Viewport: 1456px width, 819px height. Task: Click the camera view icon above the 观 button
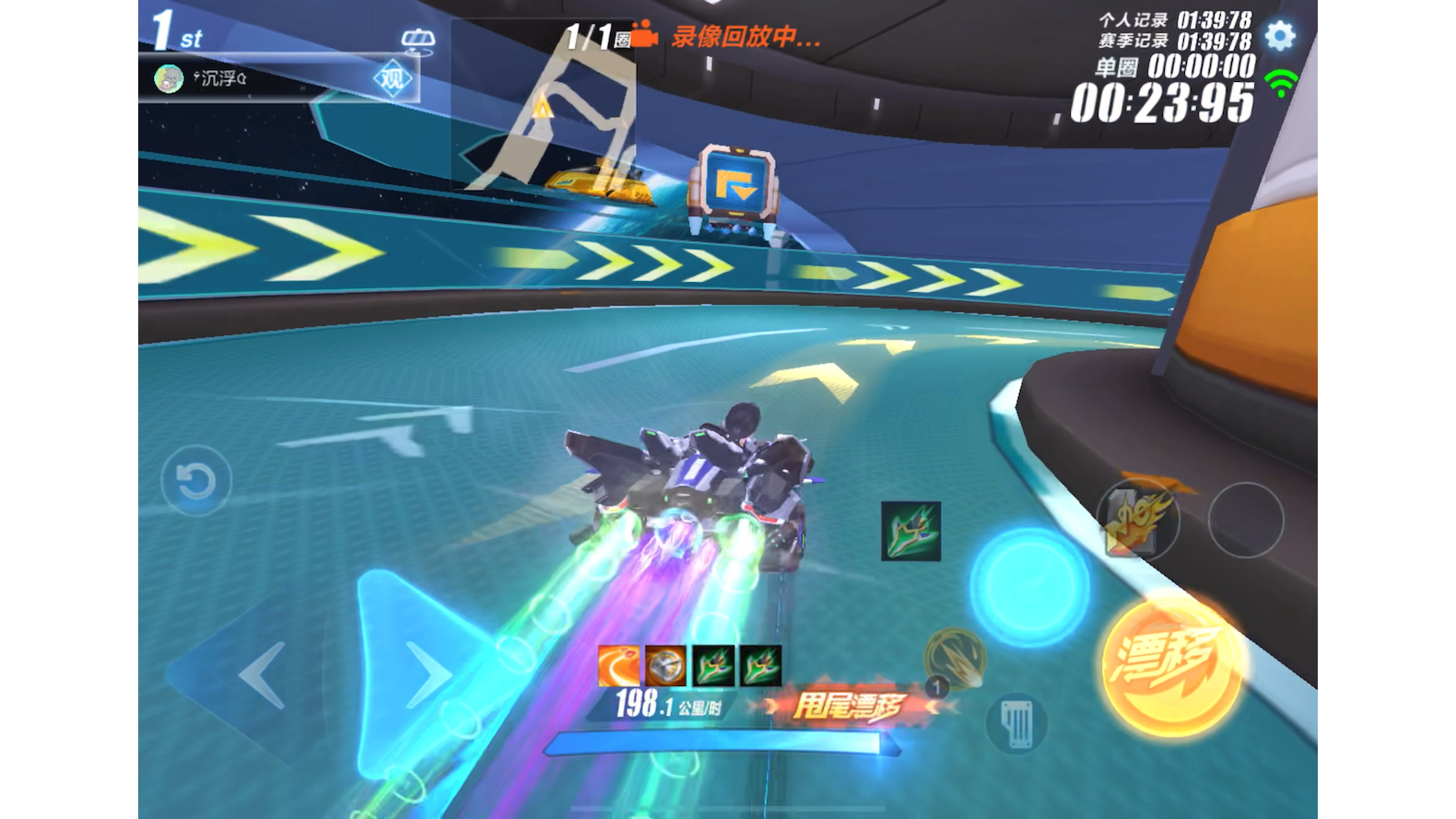tap(417, 40)
